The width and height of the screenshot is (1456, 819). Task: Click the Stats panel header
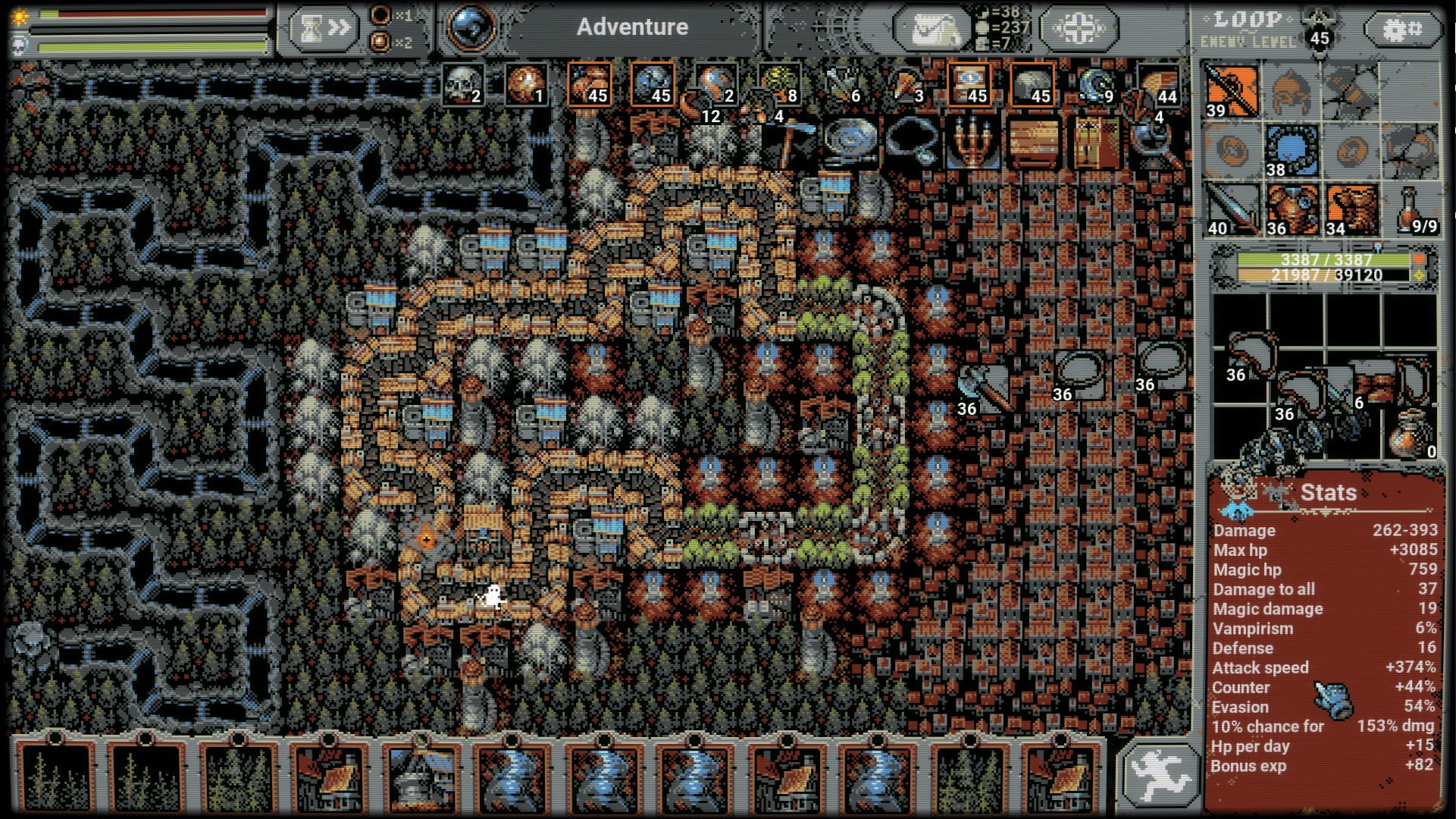click(1327, 491)
